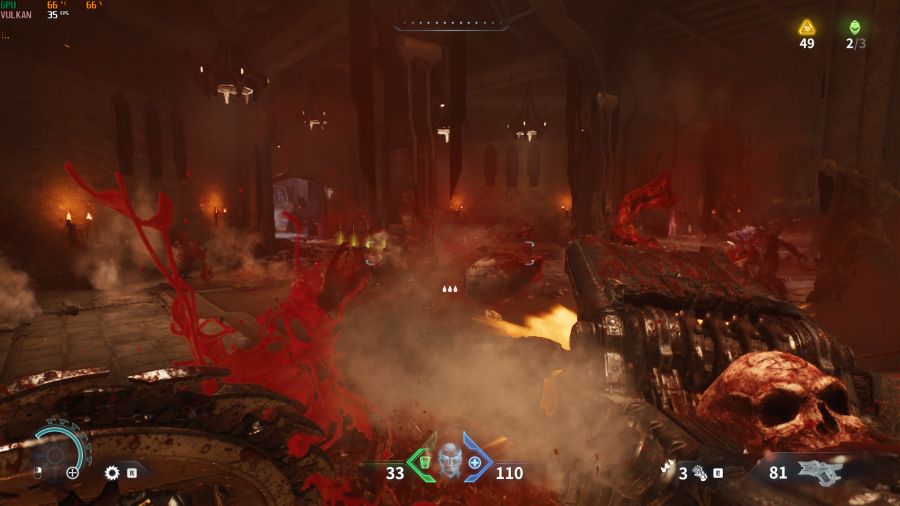900x506 pixels.
Task: Select the gear-shaped shield saw icon
Action: [x=112, y=472]
